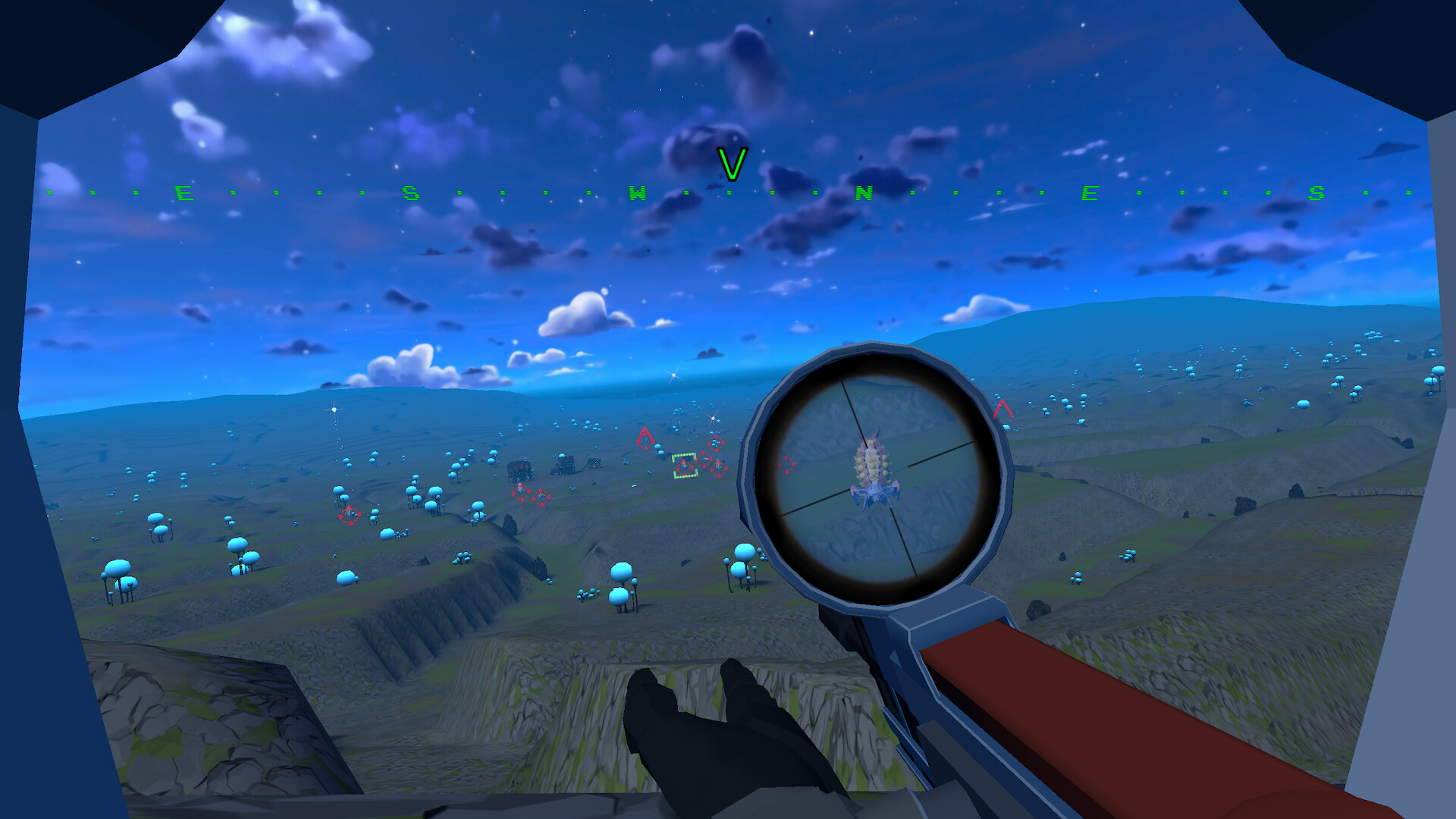This screenshot has height=819, width=1456.
Task: Click the glowing red digit display on the building
Action: [521, 466]
